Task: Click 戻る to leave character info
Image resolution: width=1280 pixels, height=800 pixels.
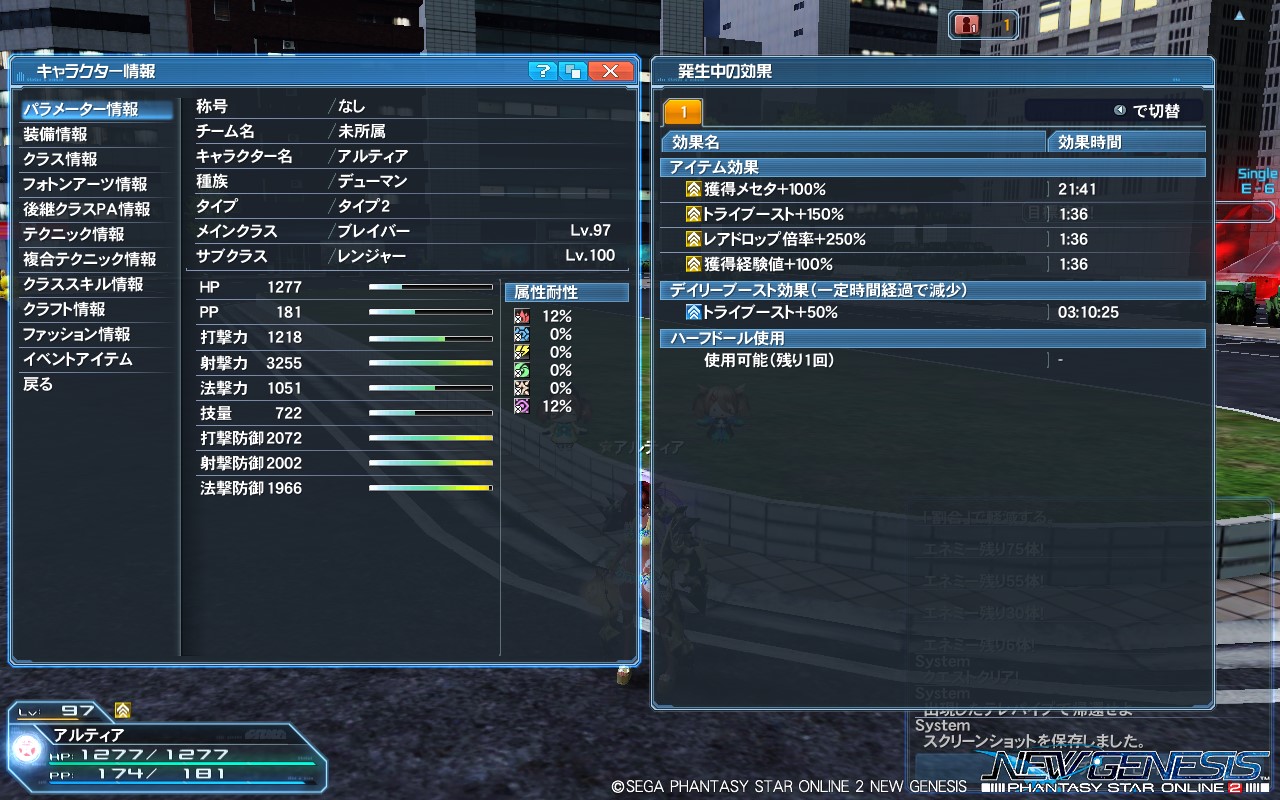Action: pos(40,384)
